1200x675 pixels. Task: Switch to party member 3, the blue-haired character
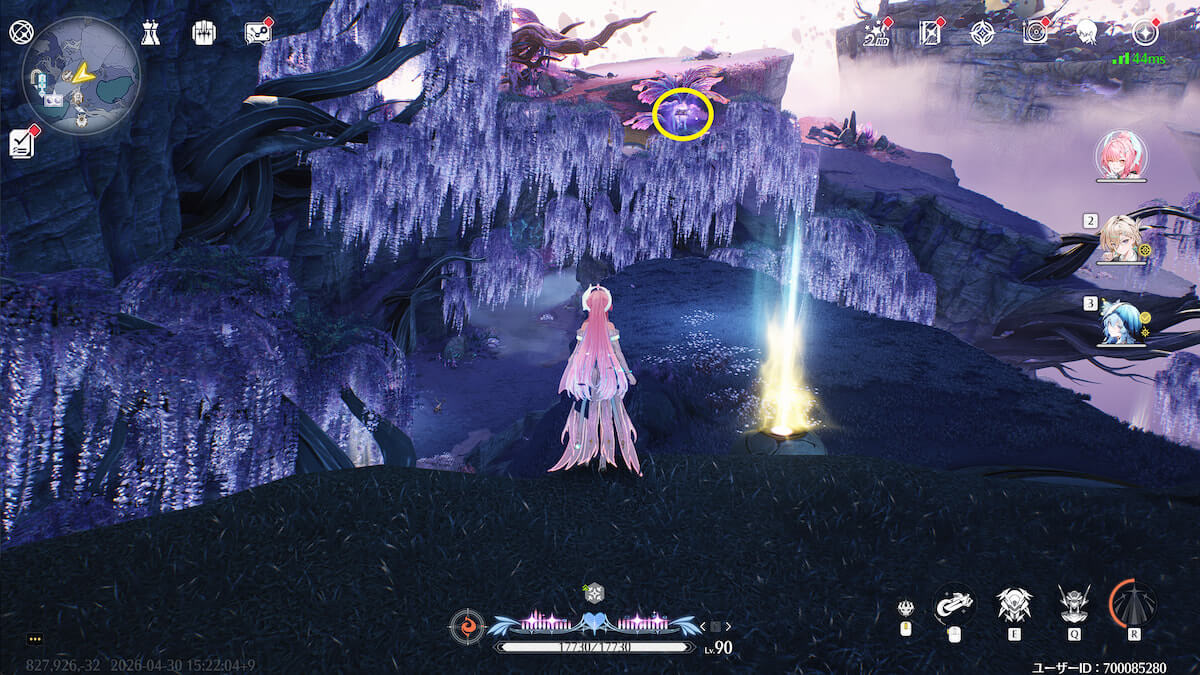1120,322
